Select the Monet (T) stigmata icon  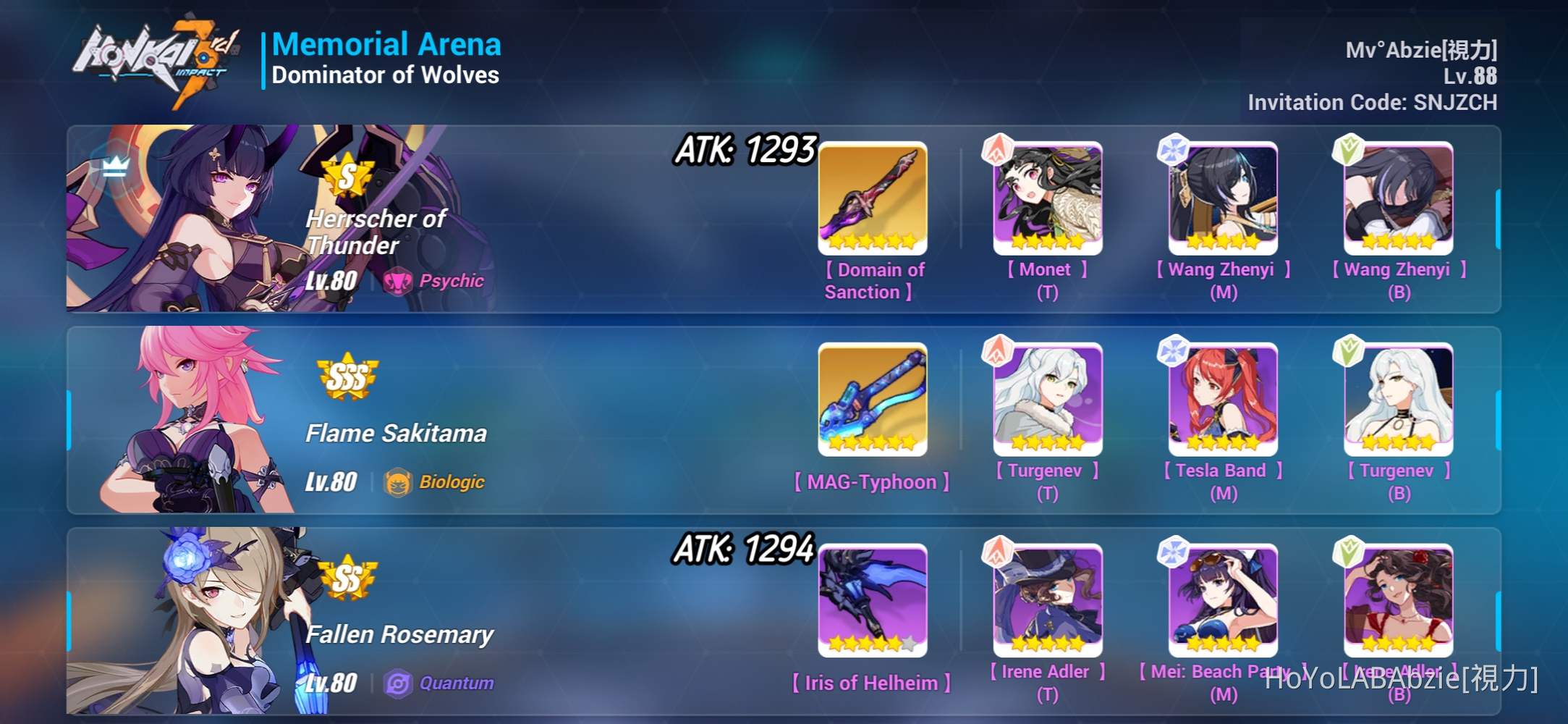tap(1047, 198)
